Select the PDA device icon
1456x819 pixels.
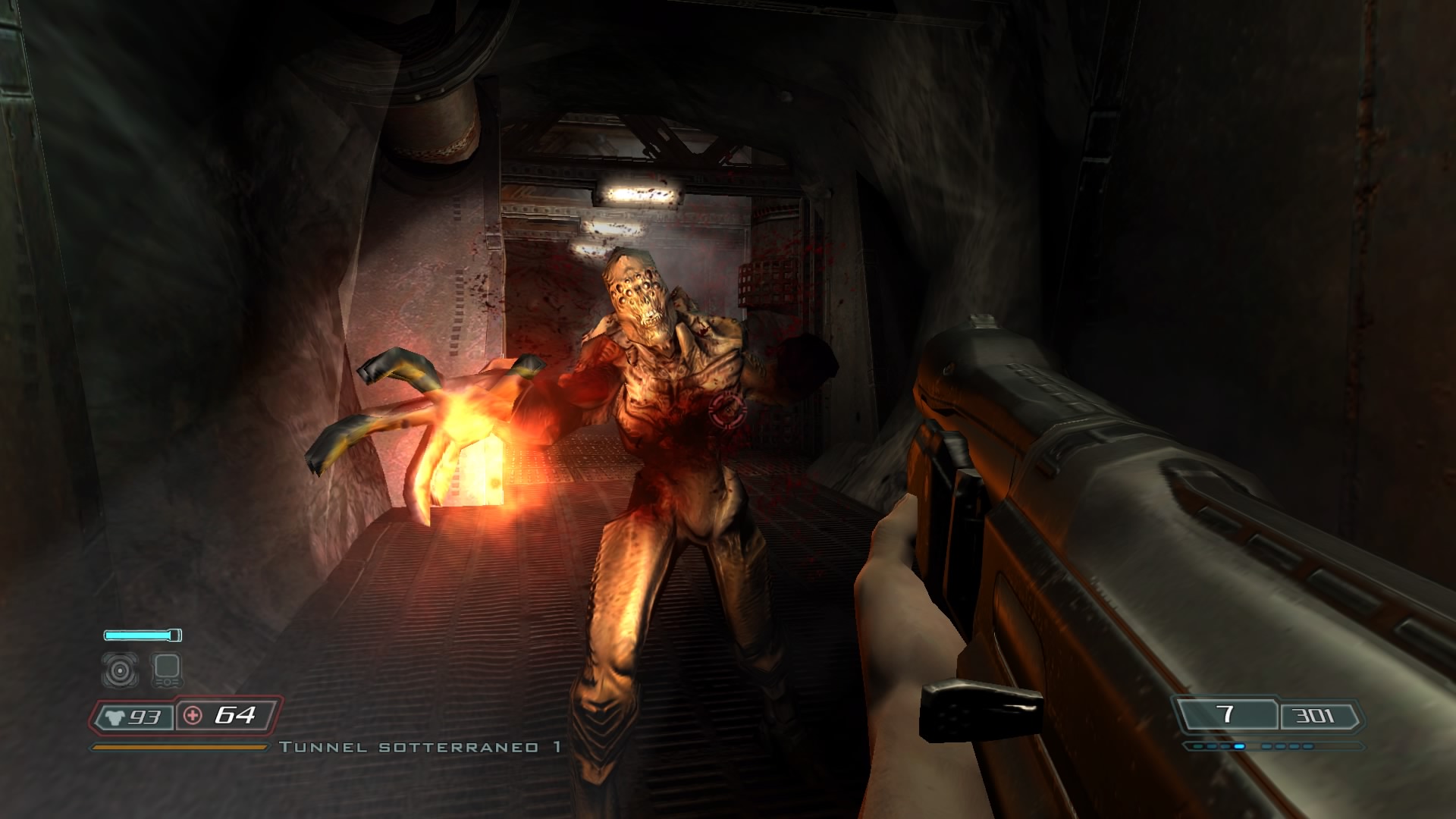point(166,670)
